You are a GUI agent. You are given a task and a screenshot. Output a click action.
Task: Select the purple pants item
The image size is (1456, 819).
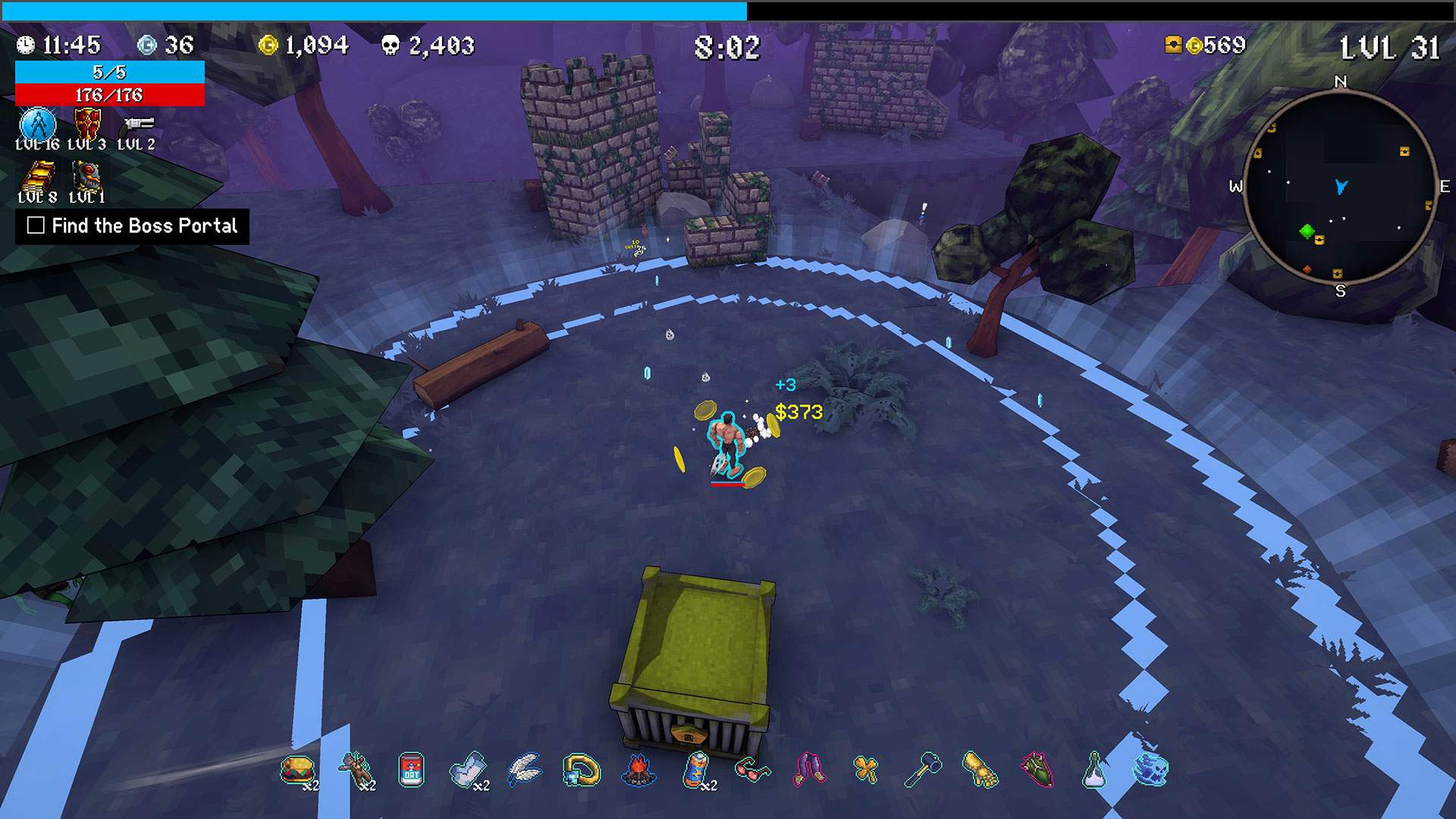[809, 770]
